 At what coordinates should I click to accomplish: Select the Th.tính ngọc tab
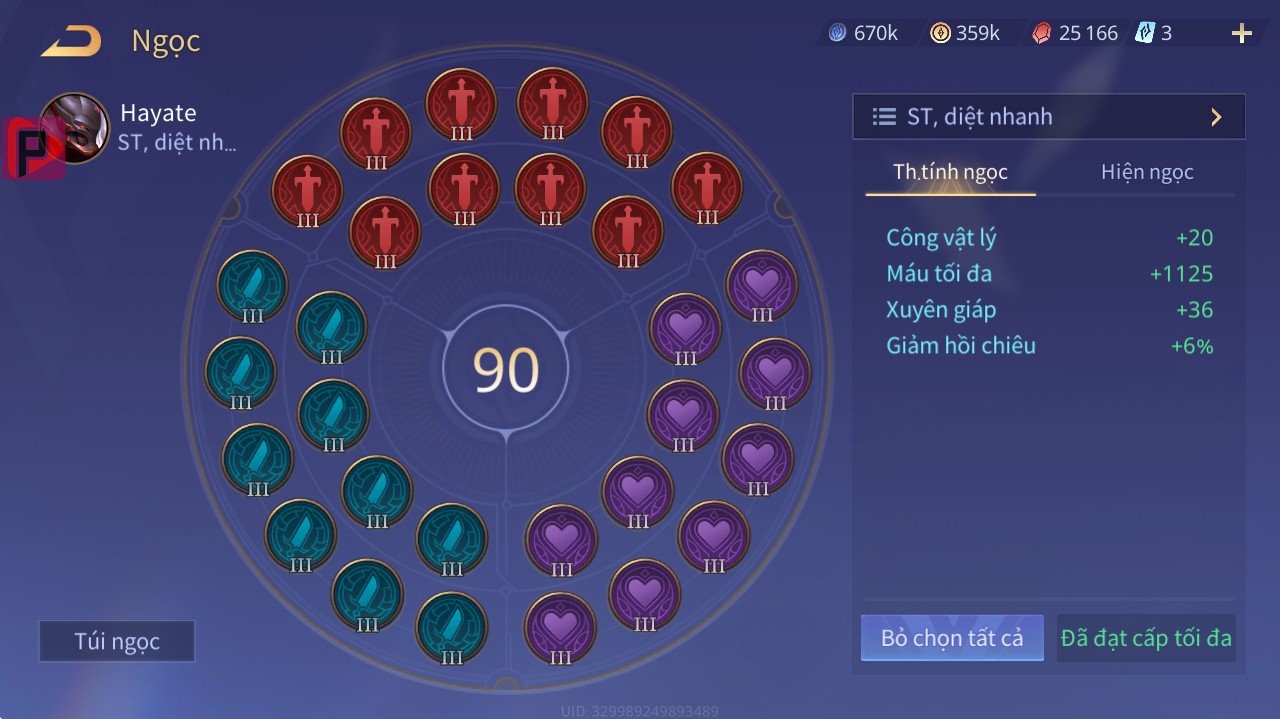click(950, 172)
